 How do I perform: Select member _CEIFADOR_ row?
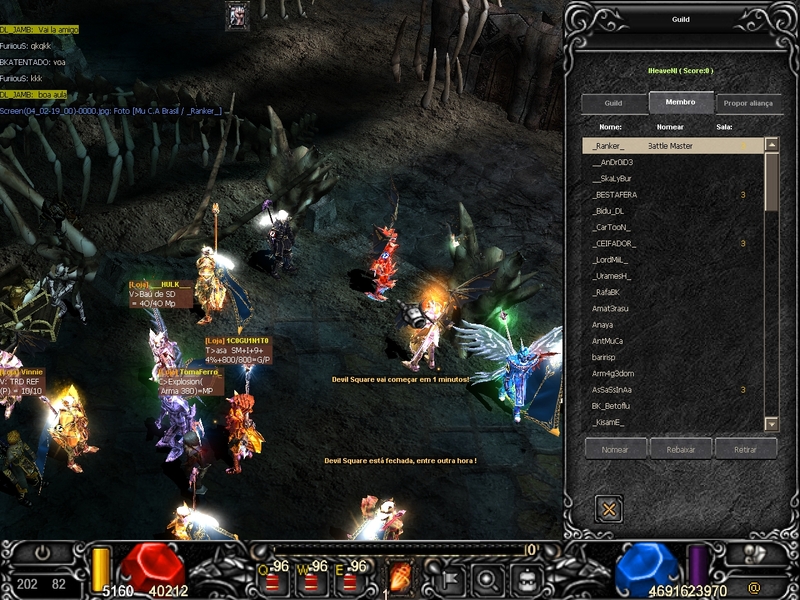point(615,243)
